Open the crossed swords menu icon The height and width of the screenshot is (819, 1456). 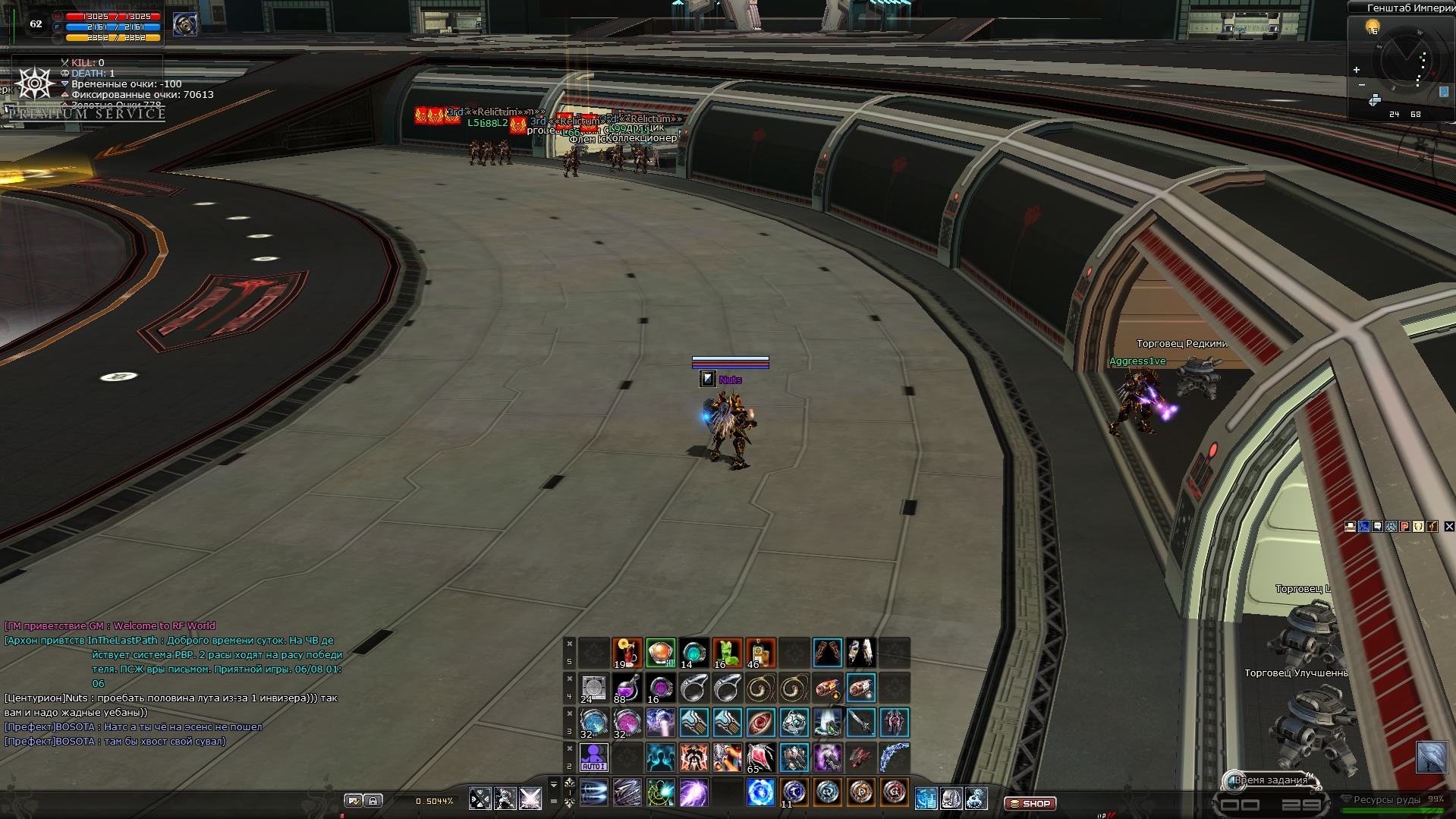coord(480,799)
